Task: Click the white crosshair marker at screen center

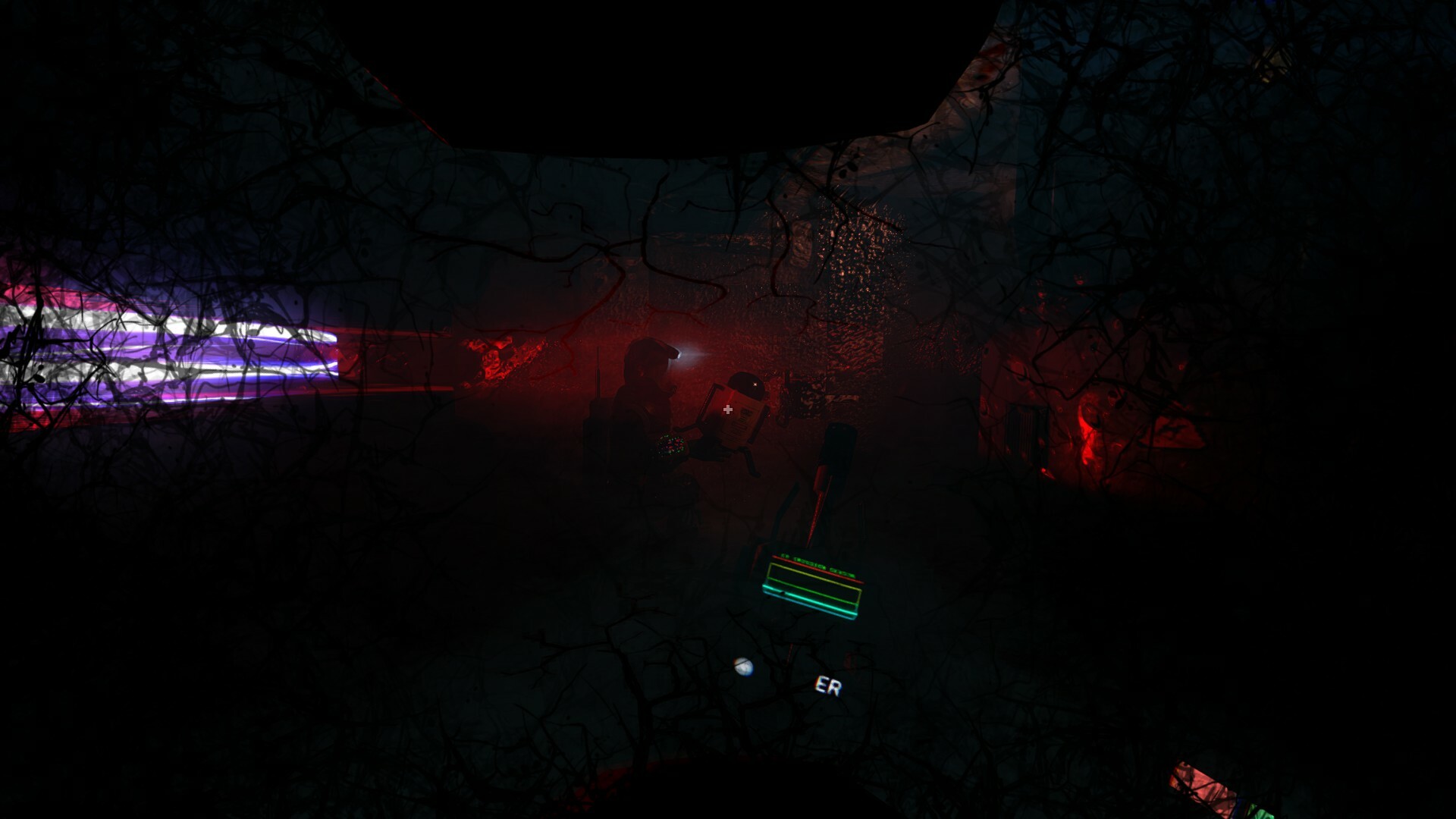Action: point(728,409)
